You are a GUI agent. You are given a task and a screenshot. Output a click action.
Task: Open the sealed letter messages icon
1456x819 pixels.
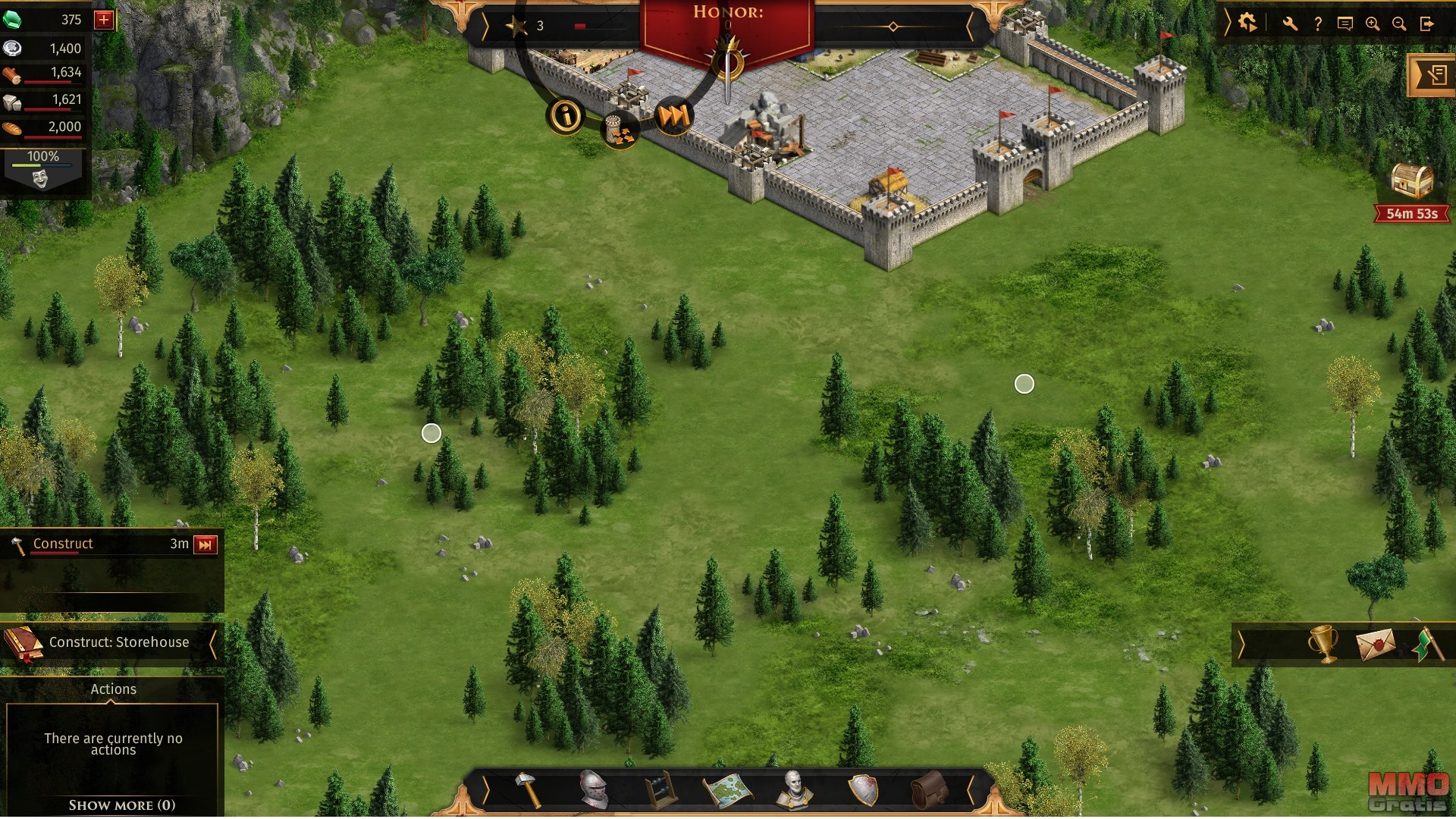pos(1376,645)
